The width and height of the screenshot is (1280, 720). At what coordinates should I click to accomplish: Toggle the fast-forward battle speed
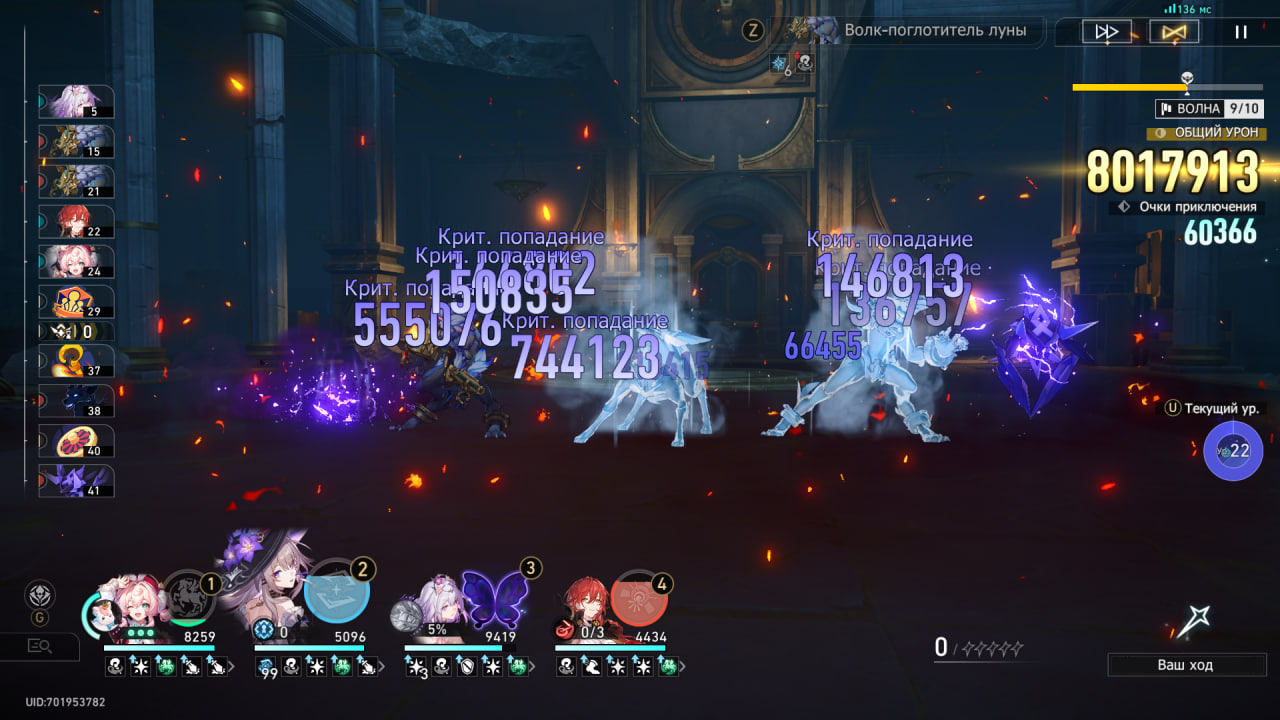[1107, 32]
